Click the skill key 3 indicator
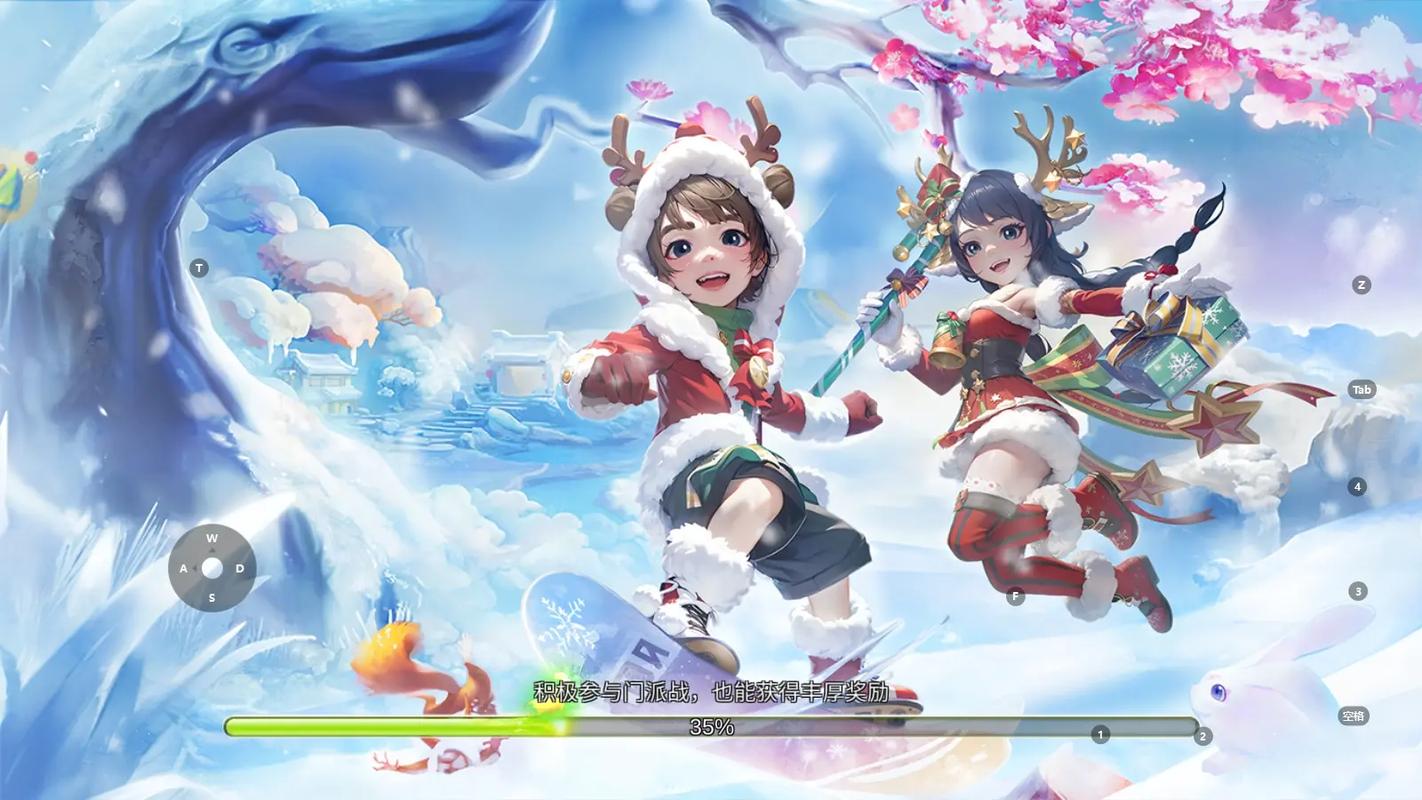This screenshot has height=800, width=1422. pos(1357,590)
